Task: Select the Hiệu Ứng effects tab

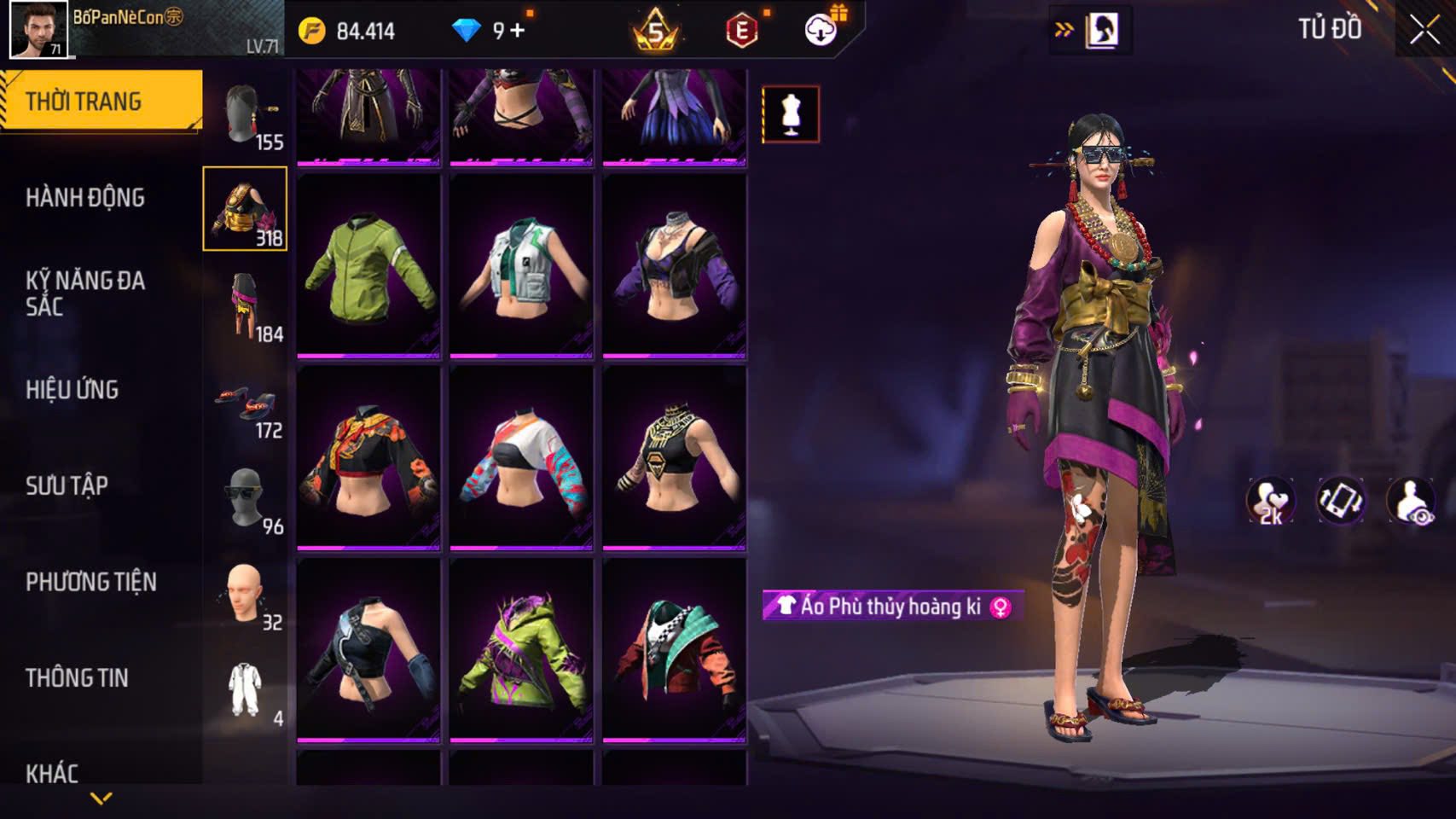Action: 73,390
